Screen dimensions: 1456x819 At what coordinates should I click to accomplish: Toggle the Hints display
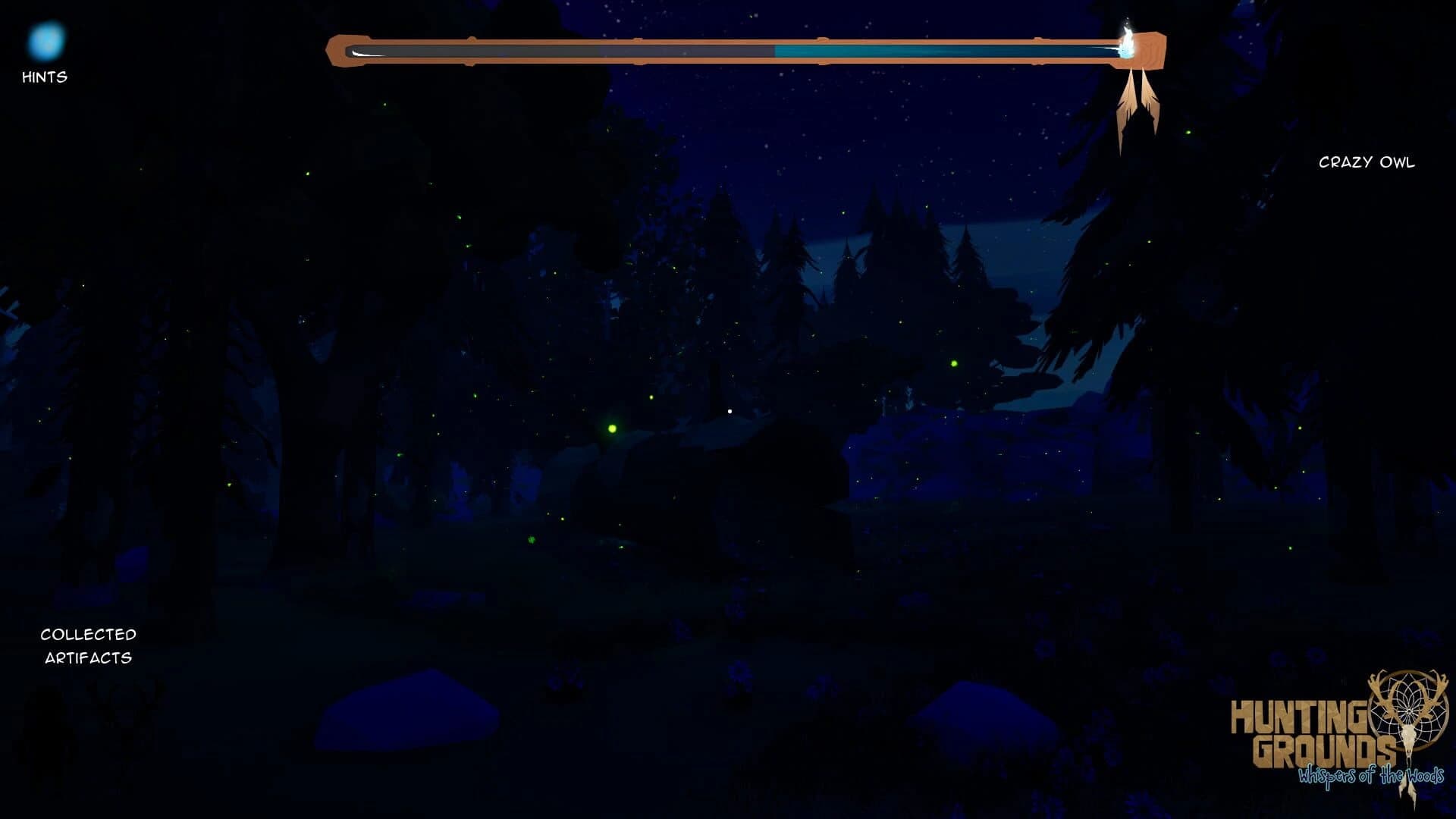point(45,77)
